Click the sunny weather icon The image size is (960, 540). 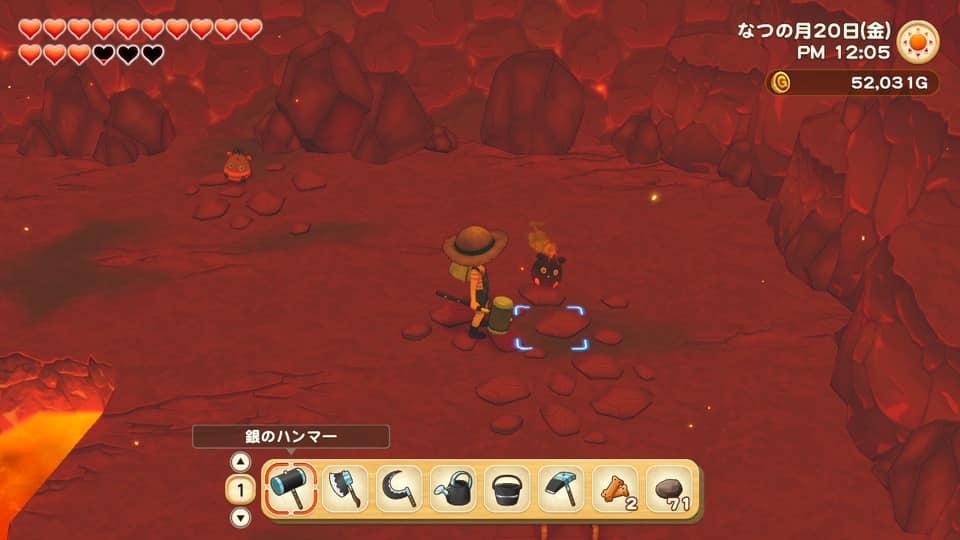click(x=918, y=41)
